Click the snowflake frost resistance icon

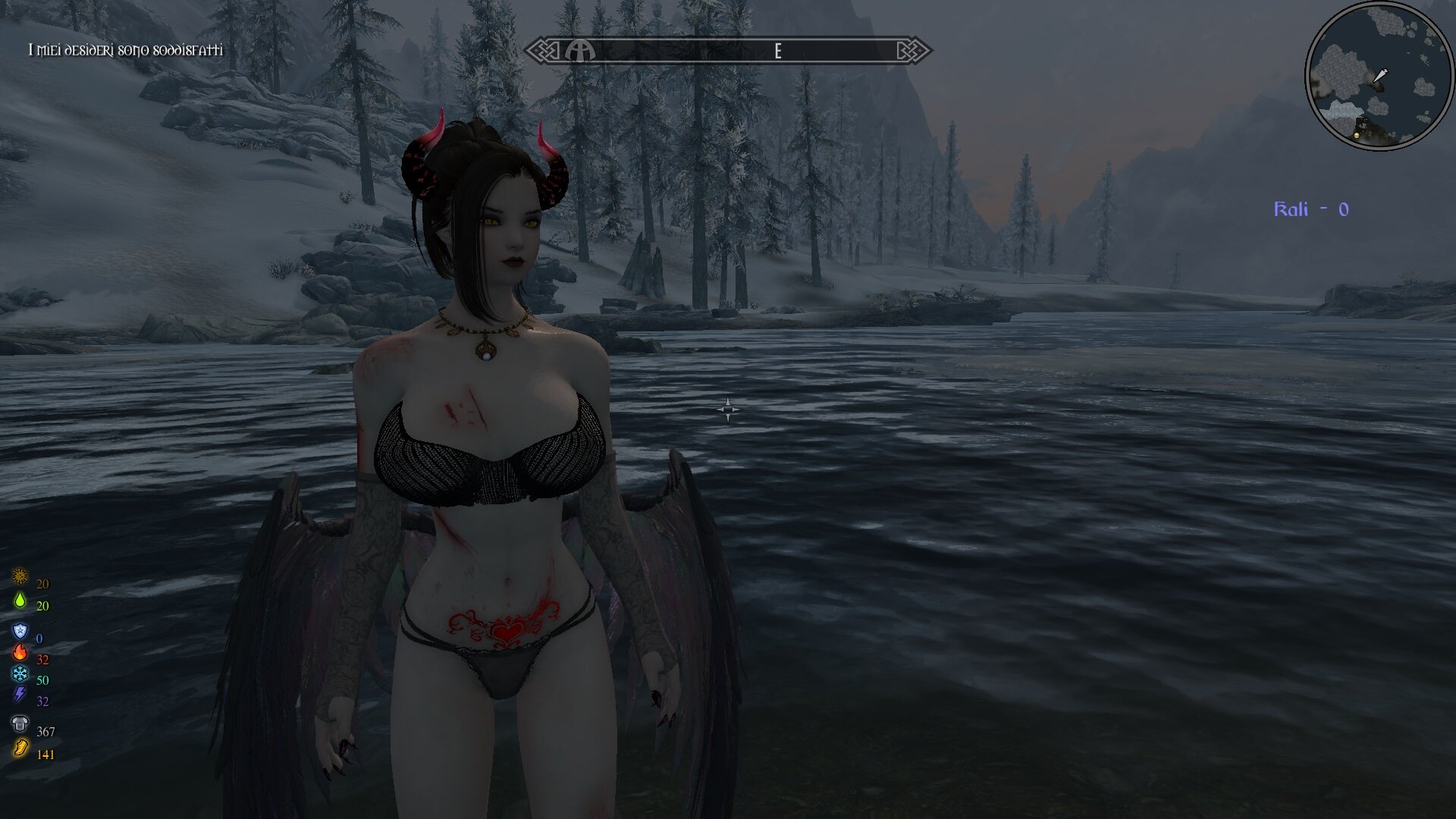point(20,673)
